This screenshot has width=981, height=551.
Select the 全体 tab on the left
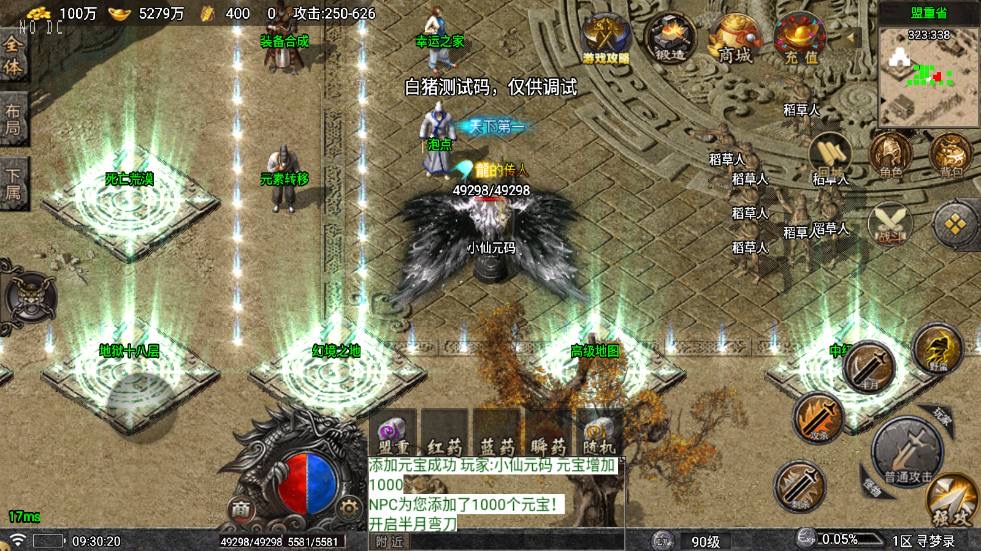click(x=13, y=57)
